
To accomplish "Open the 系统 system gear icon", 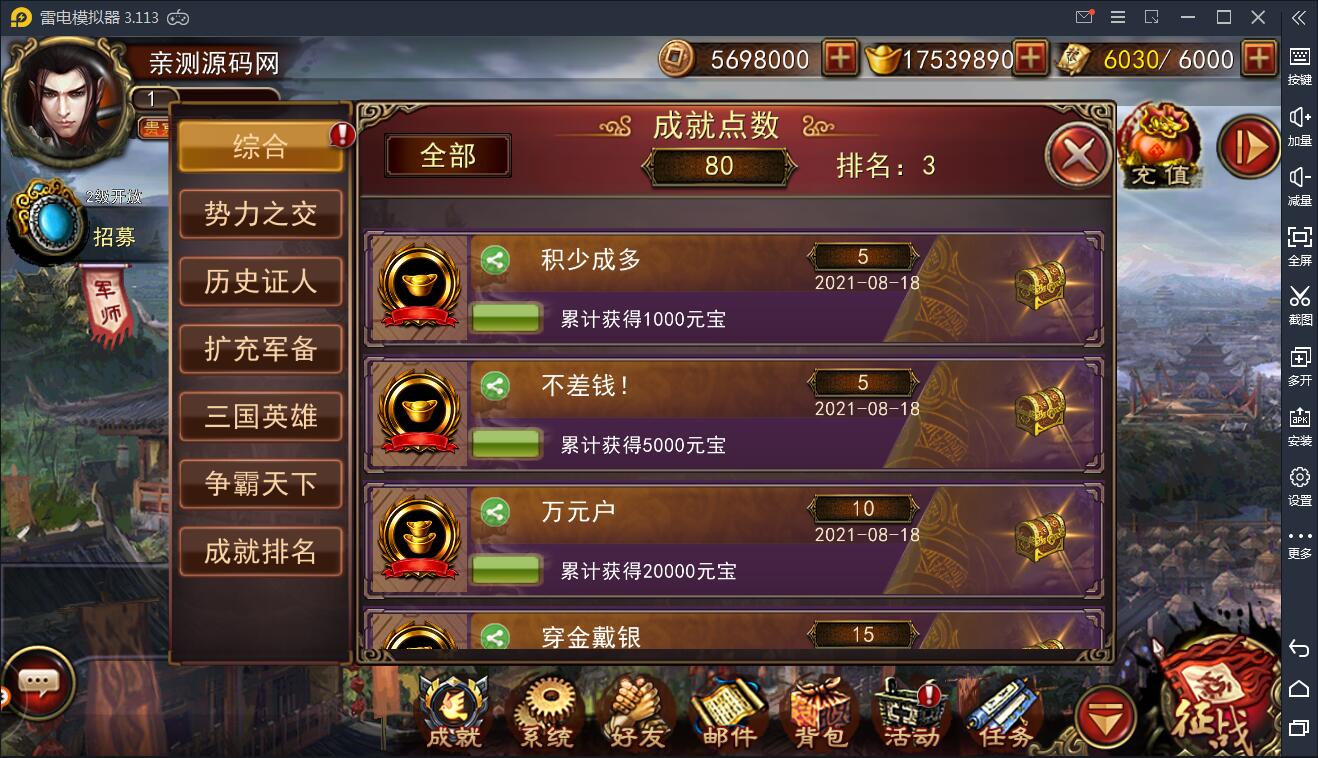I will [x=544, y=710].
